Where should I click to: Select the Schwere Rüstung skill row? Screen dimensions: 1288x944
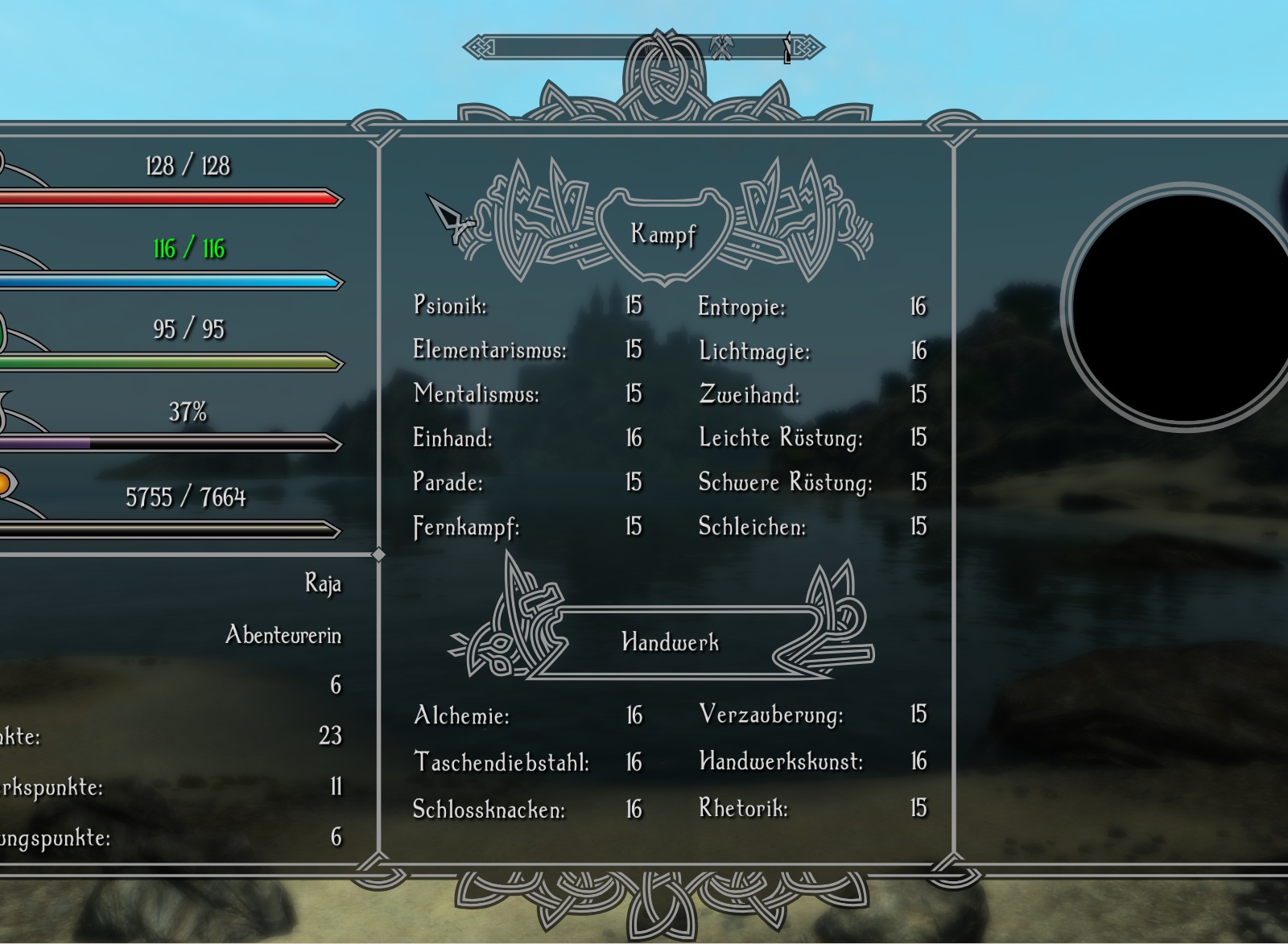(785, 482)
